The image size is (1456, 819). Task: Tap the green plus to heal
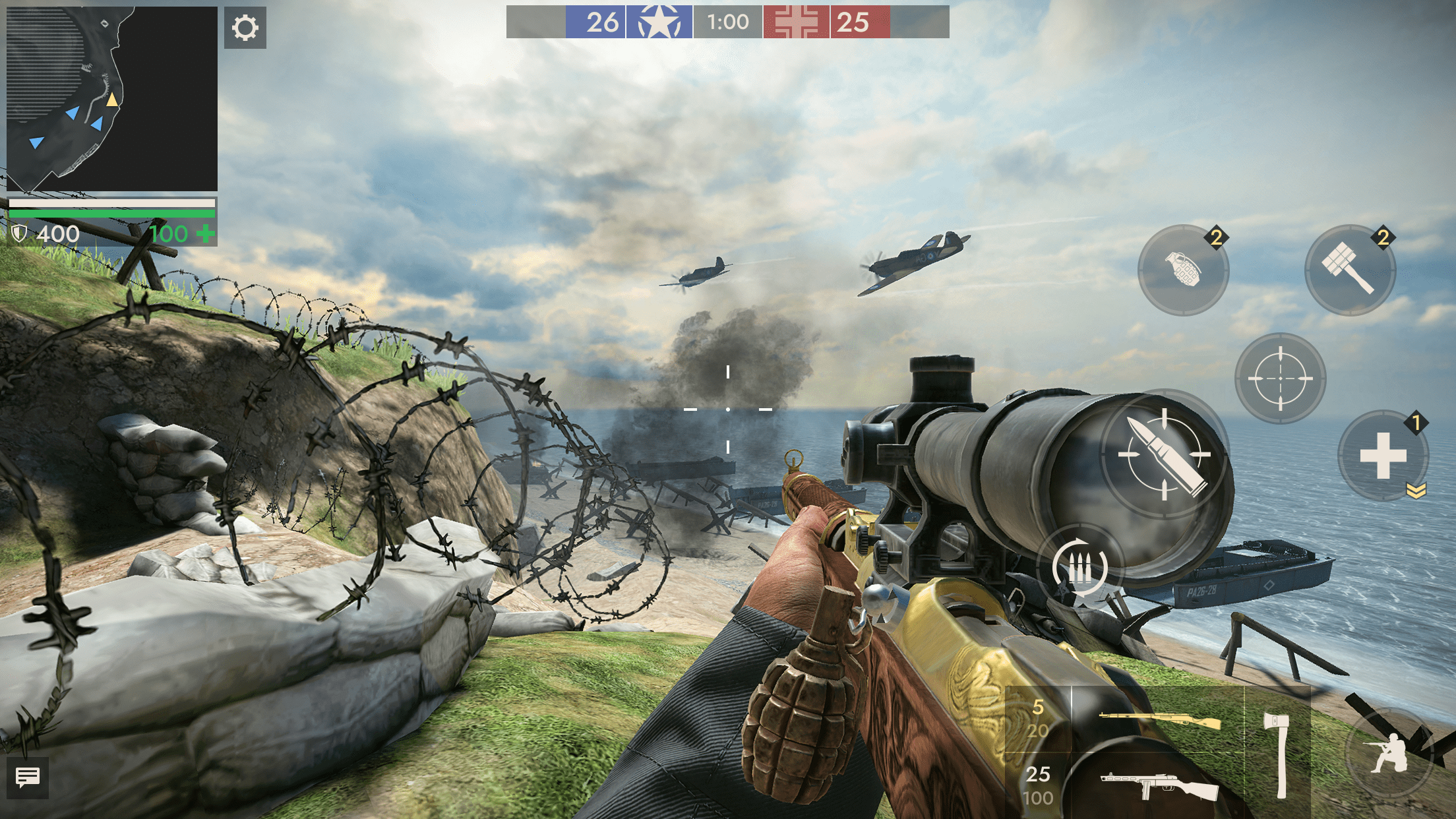206,233
